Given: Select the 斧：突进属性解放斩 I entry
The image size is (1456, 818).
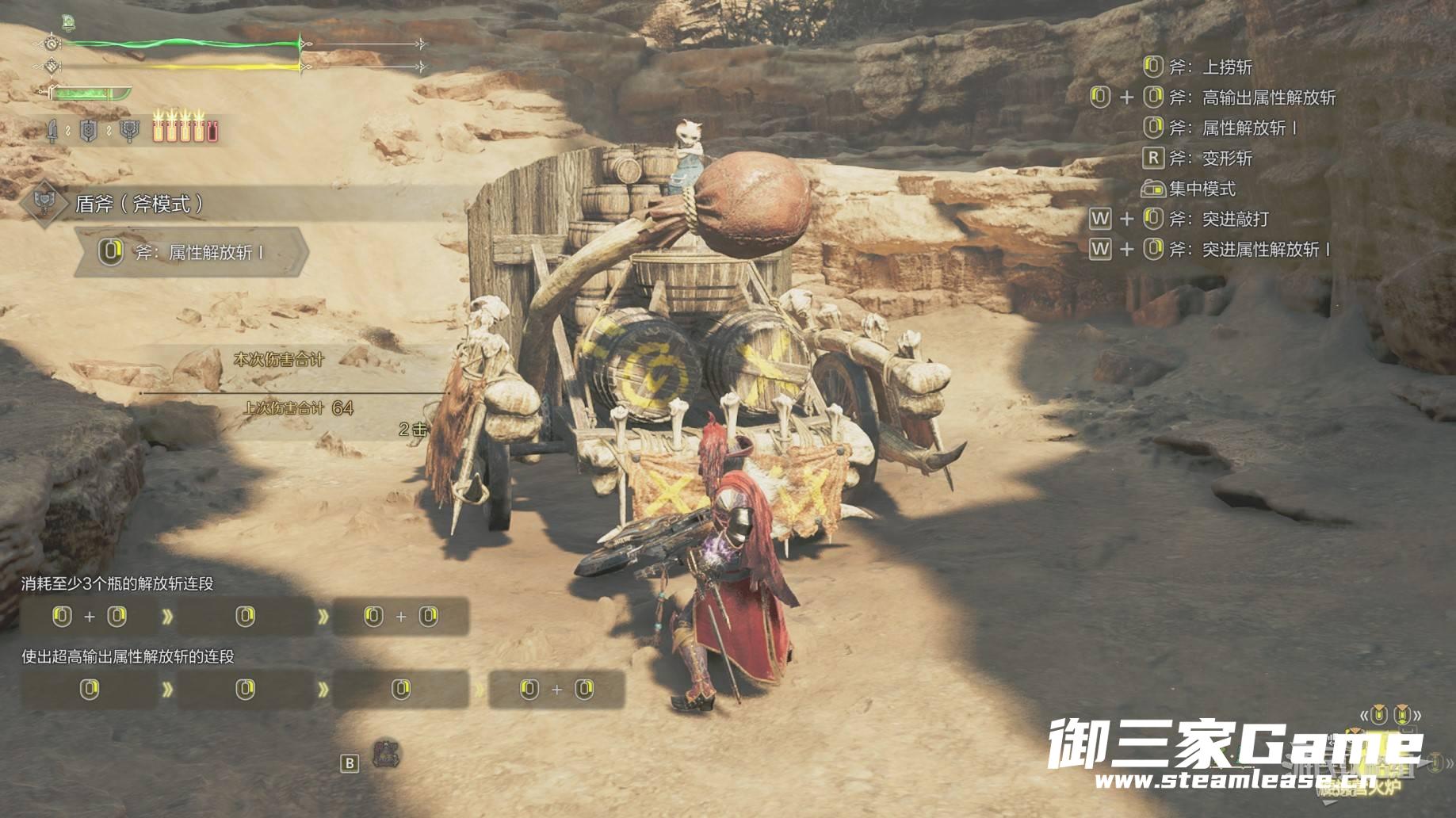Looking at the screenshot, I should click(x=1265, y=250).
